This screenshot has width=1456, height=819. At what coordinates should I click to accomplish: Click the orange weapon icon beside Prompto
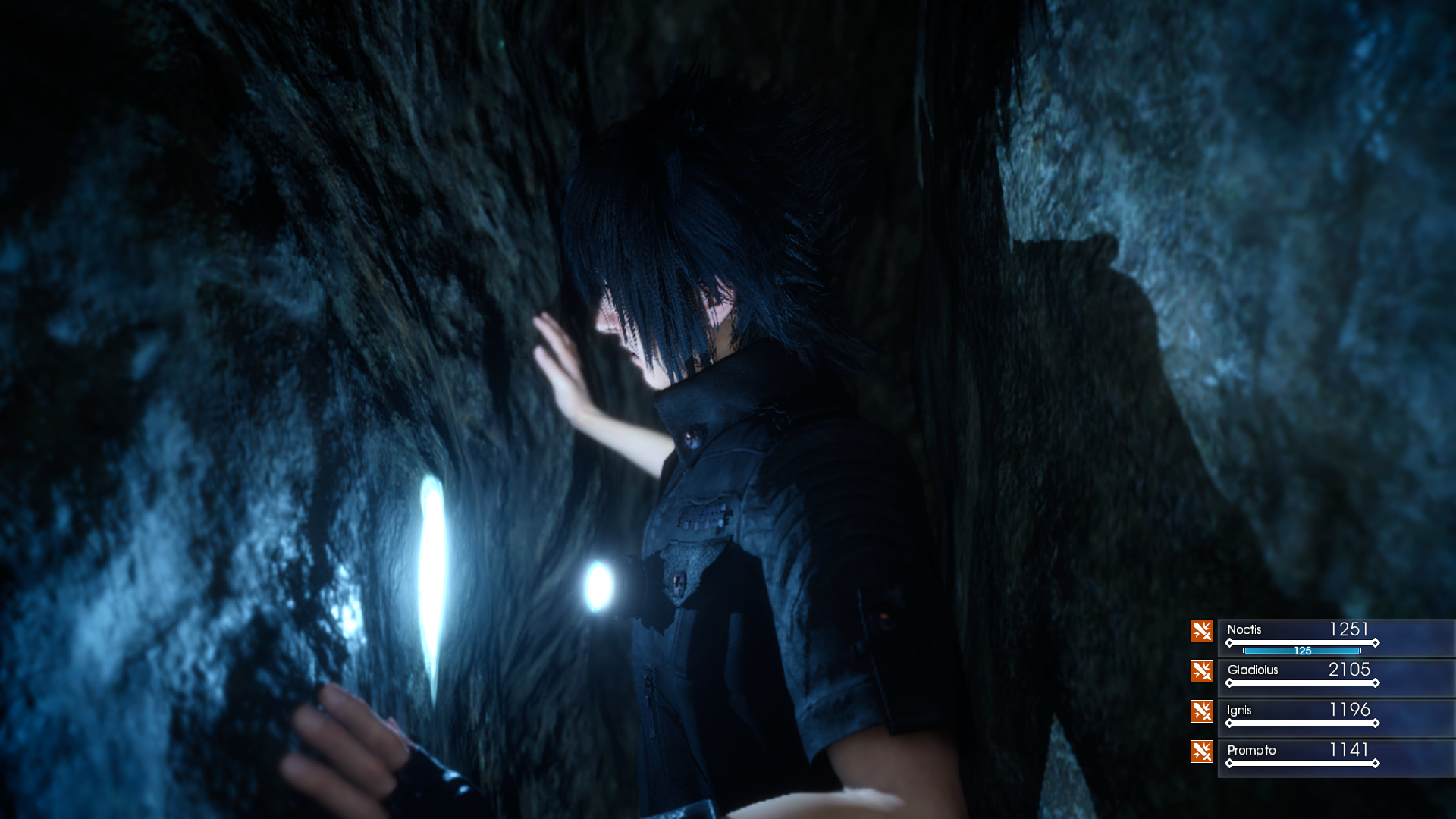tap(1201, 752)
